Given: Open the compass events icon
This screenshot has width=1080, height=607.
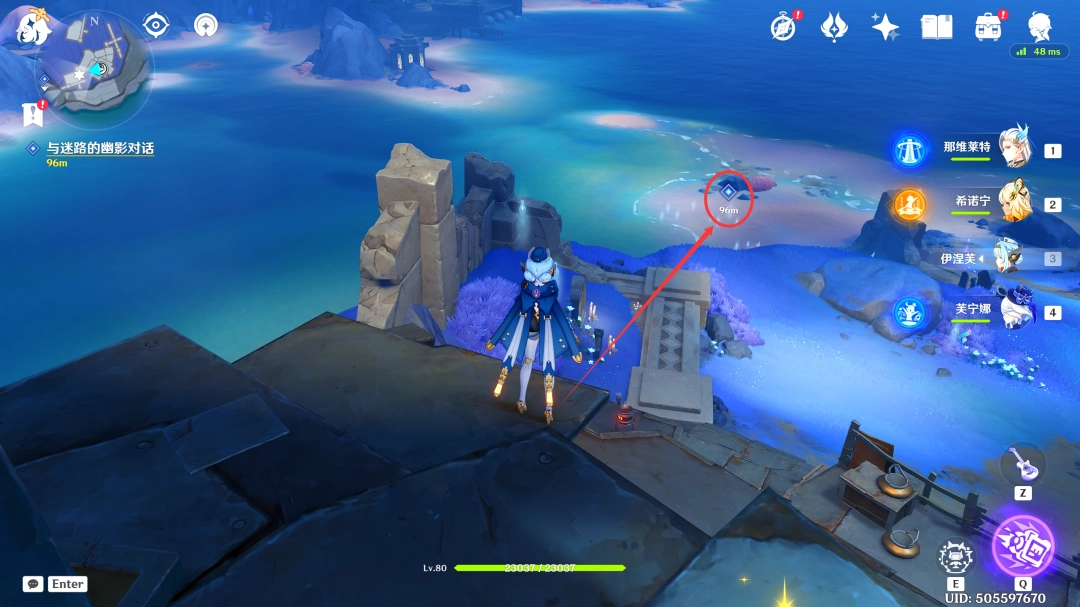Looking at the screenshot, I should click(783, 27).
